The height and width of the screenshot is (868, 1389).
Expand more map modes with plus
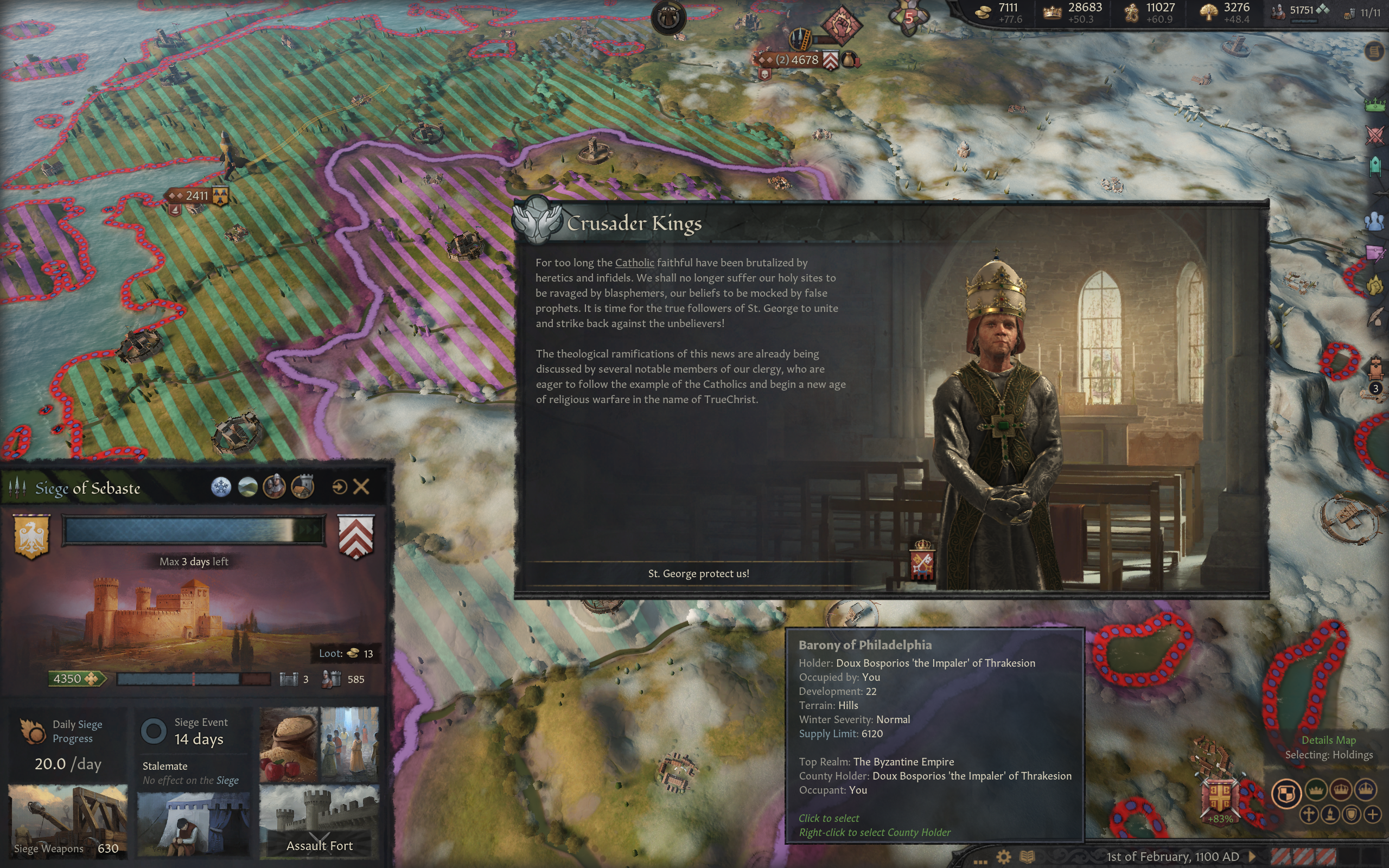click(x=1372, y=814)
